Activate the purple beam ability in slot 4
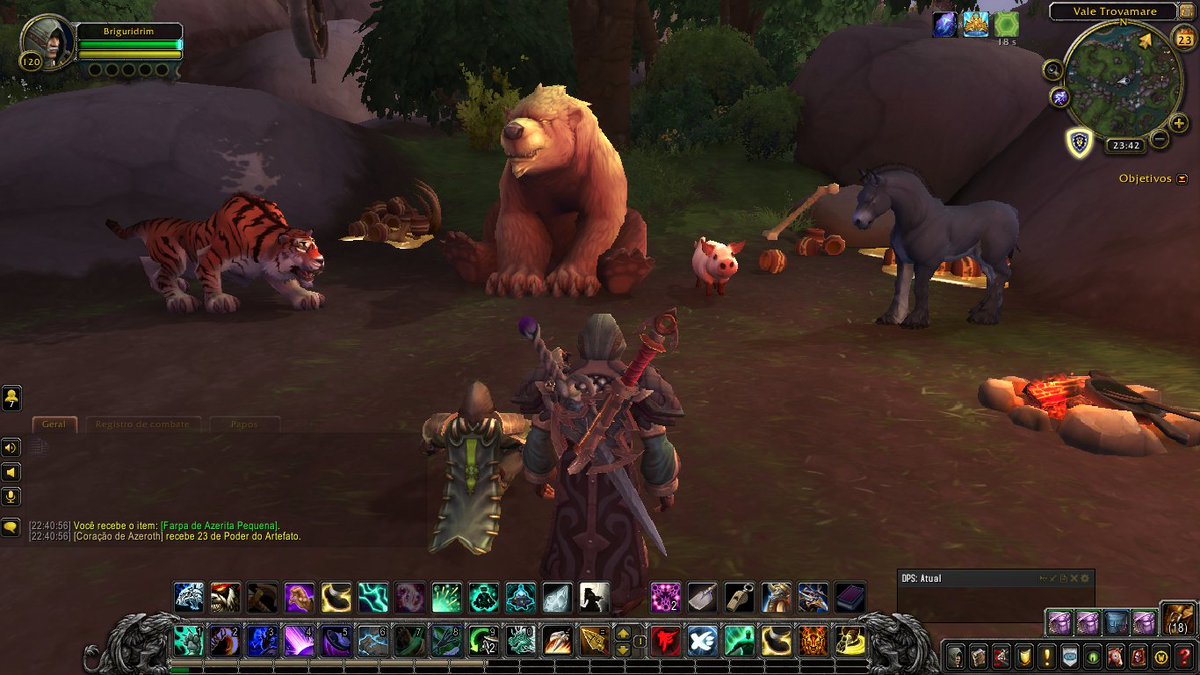 click(297, 640)
